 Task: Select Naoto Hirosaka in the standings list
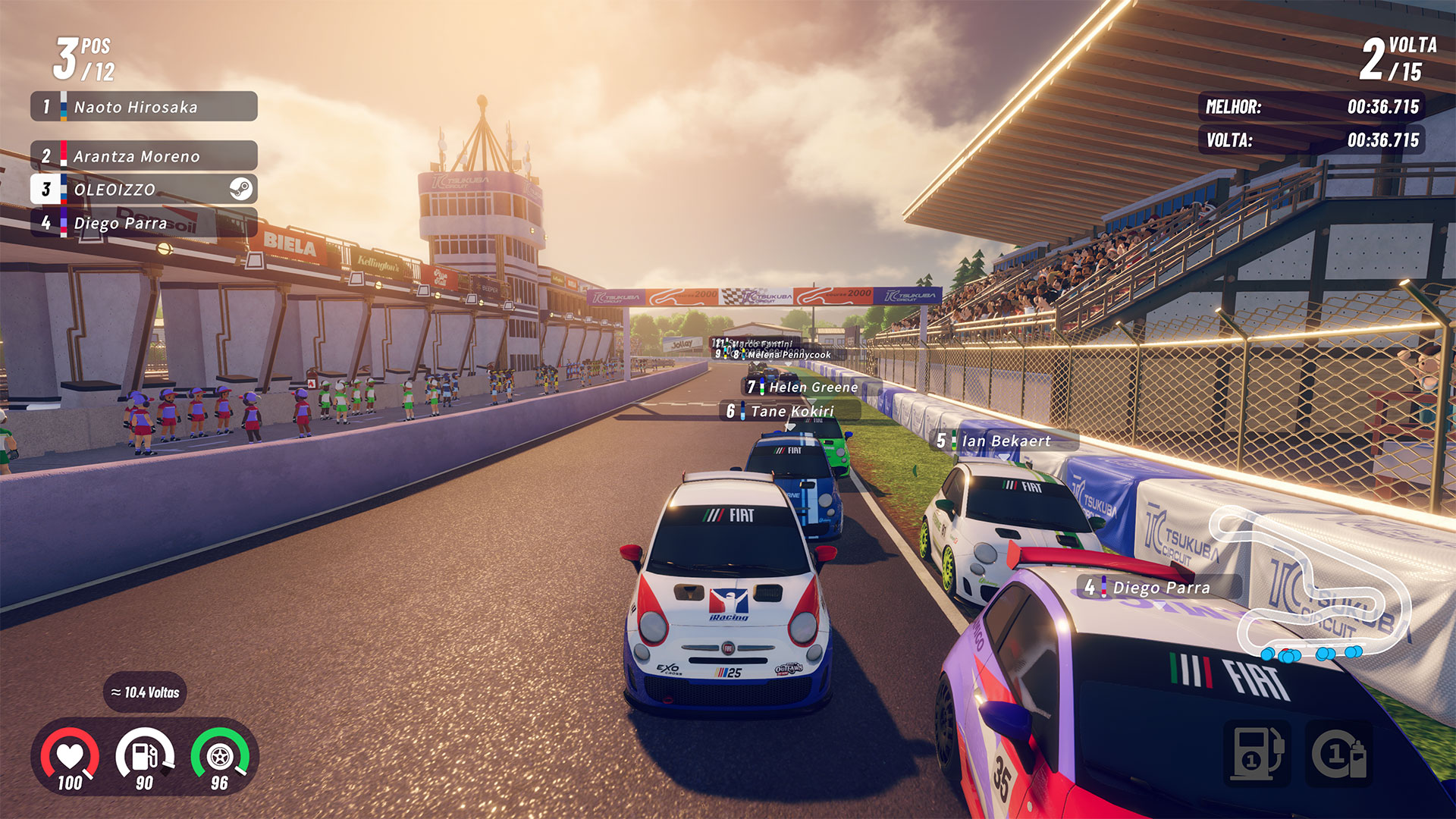pyautogui.click(x=144, y=107)
